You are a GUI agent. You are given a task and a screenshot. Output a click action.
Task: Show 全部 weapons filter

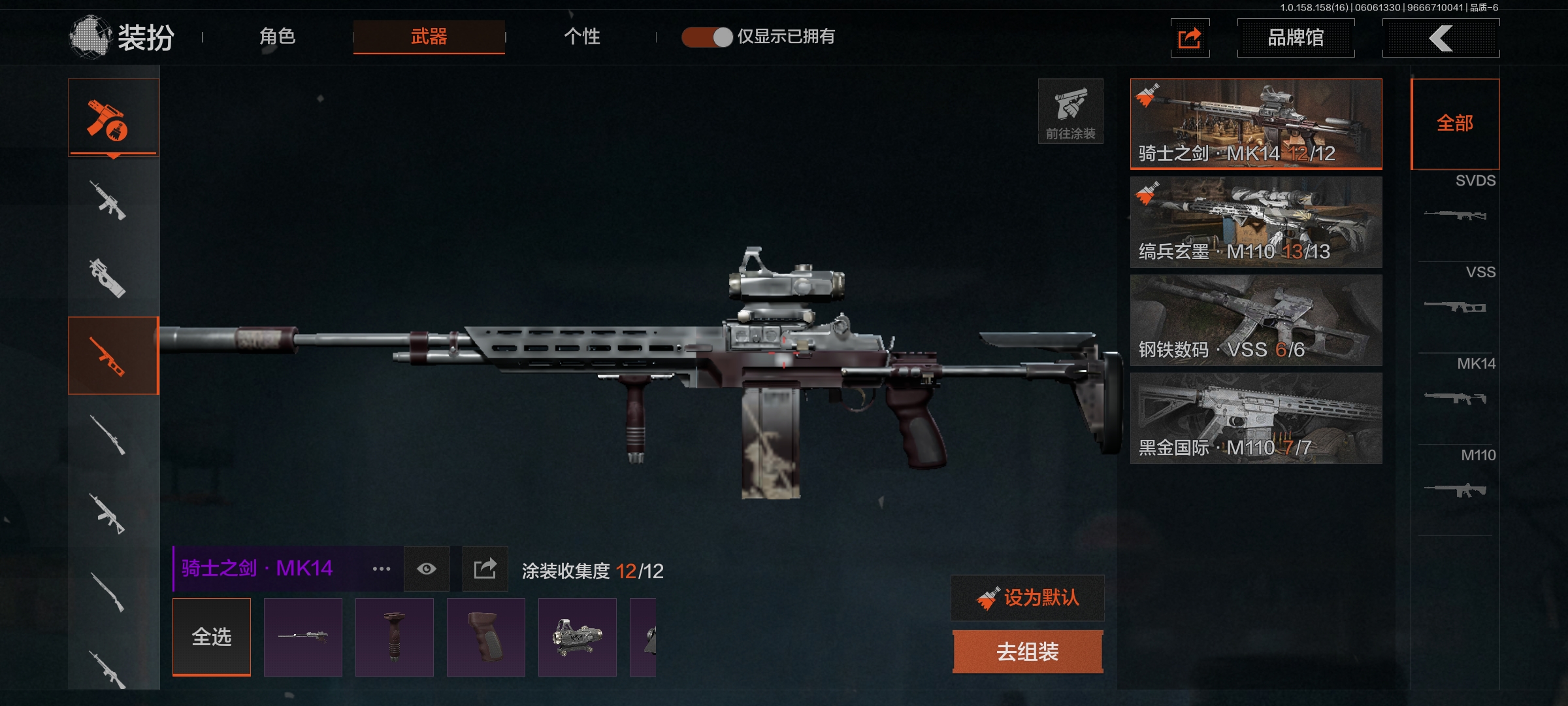click(x=1455, y=124)
